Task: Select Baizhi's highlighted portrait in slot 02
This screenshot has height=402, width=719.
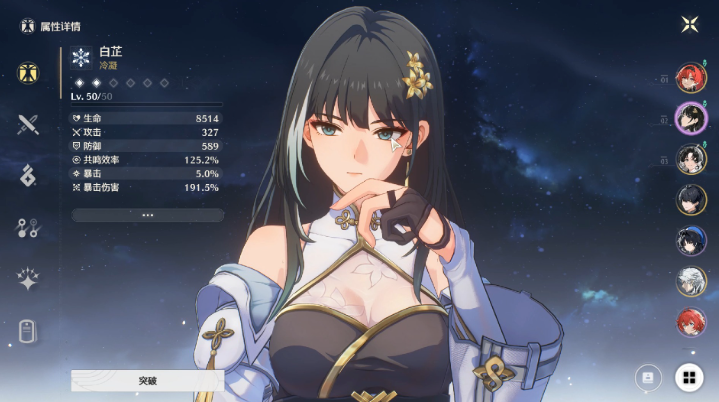Action: pos(691,118)
